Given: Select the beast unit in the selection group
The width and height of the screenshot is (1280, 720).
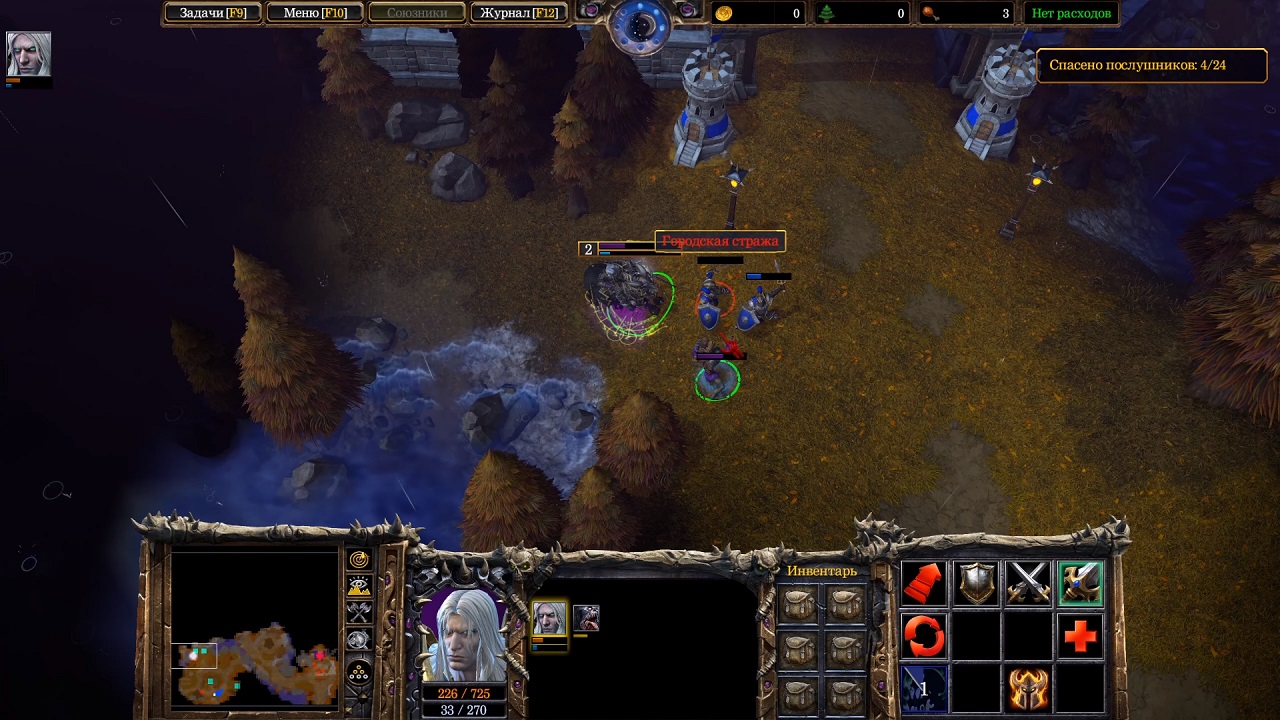Looking at the screenshot, I should pyautogui.click(x=586, y=618).
